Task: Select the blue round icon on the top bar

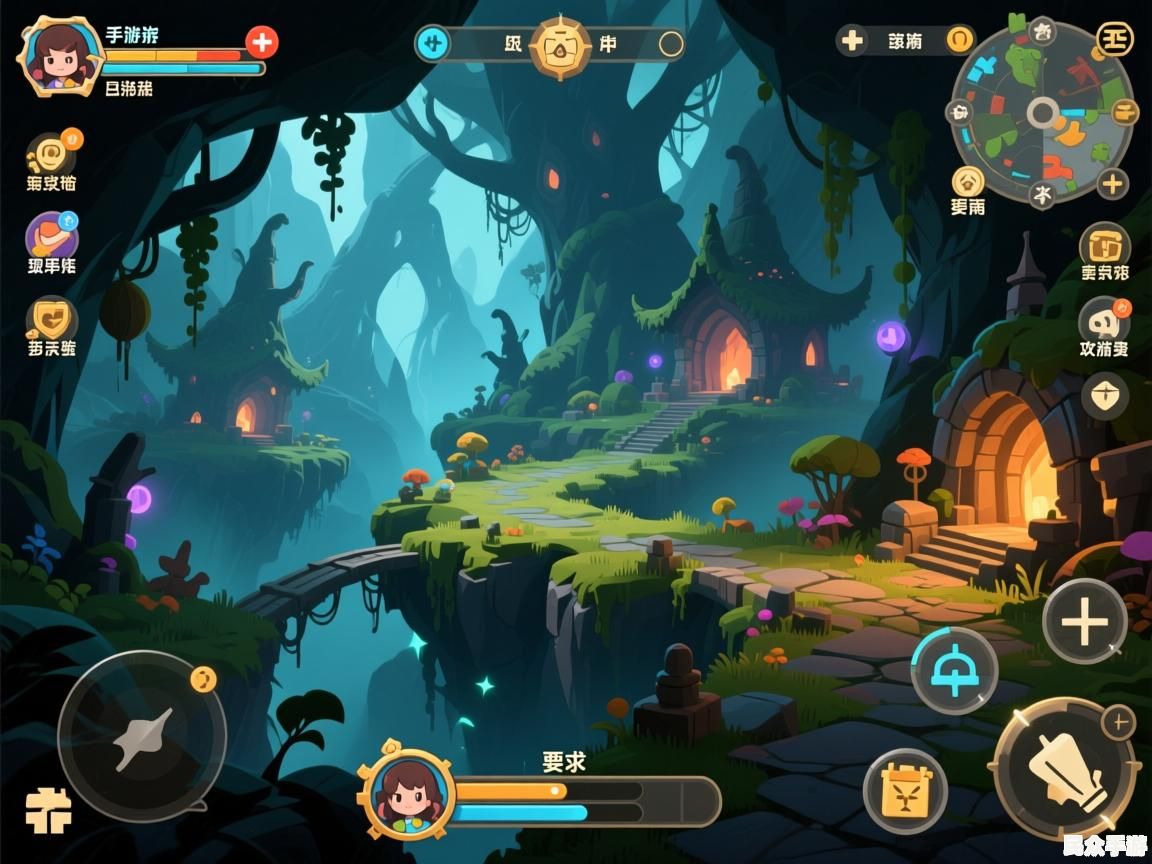Action: pyautogui.click(x=433, y=43)
